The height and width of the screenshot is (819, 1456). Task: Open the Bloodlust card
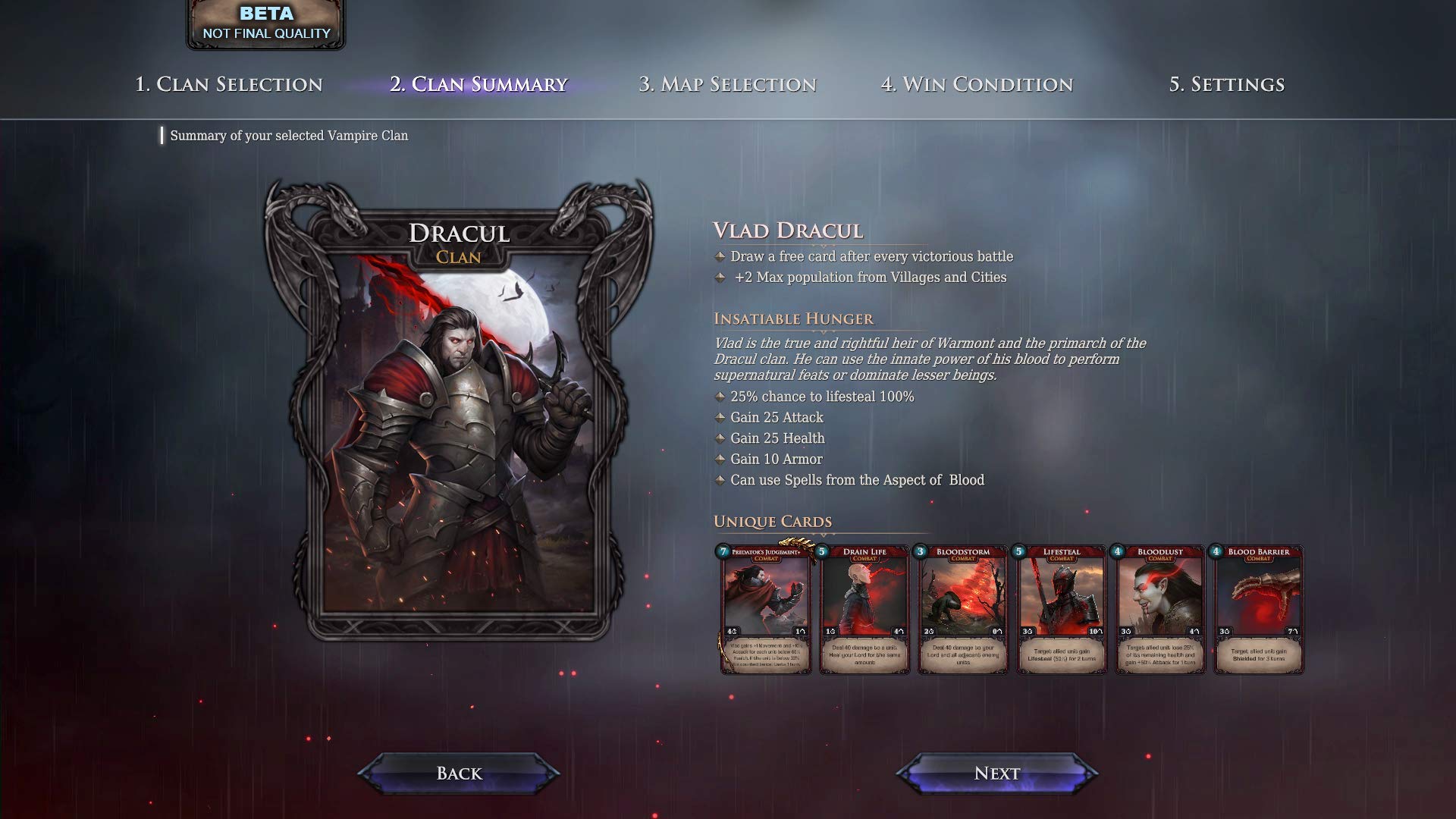coord(1160,610)
